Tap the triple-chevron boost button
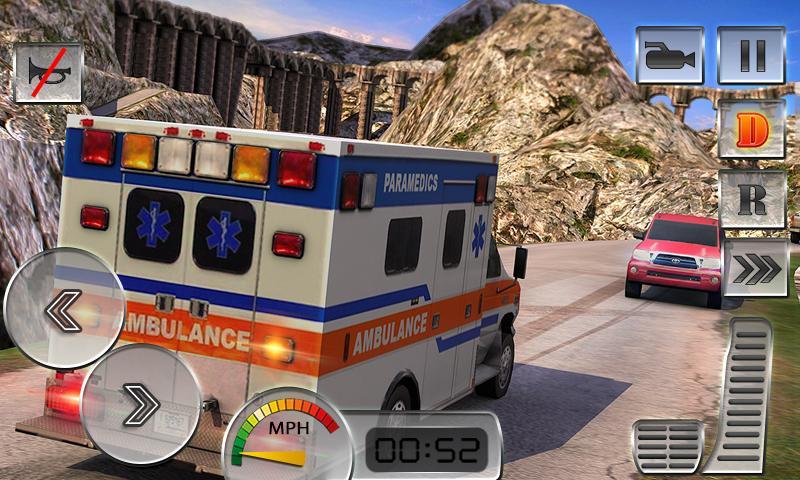This screenshot has width=800, height=480. click(755, 268)
